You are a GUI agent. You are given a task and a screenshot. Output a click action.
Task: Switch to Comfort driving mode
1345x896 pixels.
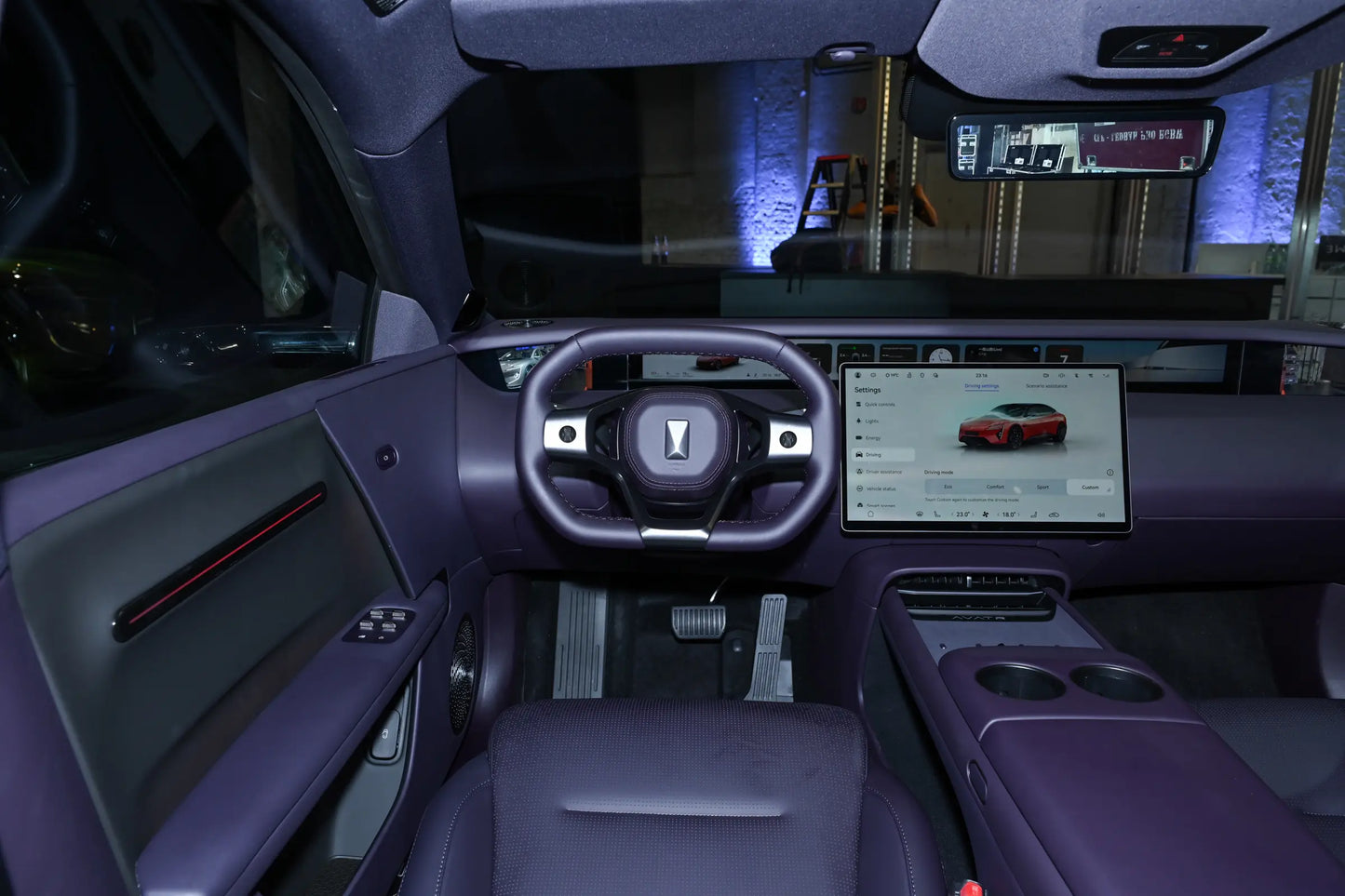(x=995, y=487)
